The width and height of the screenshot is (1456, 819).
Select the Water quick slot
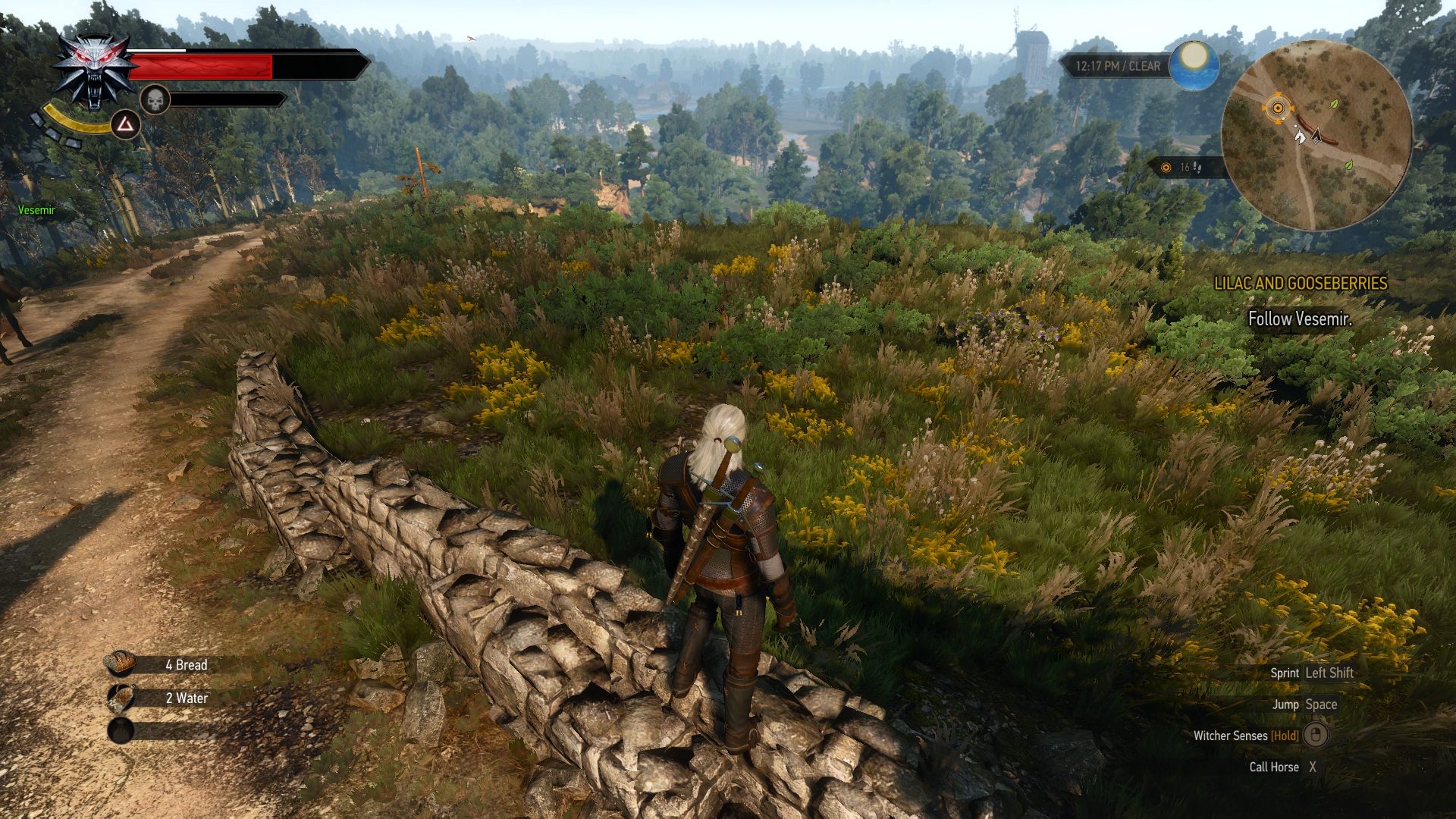[121, 698]
